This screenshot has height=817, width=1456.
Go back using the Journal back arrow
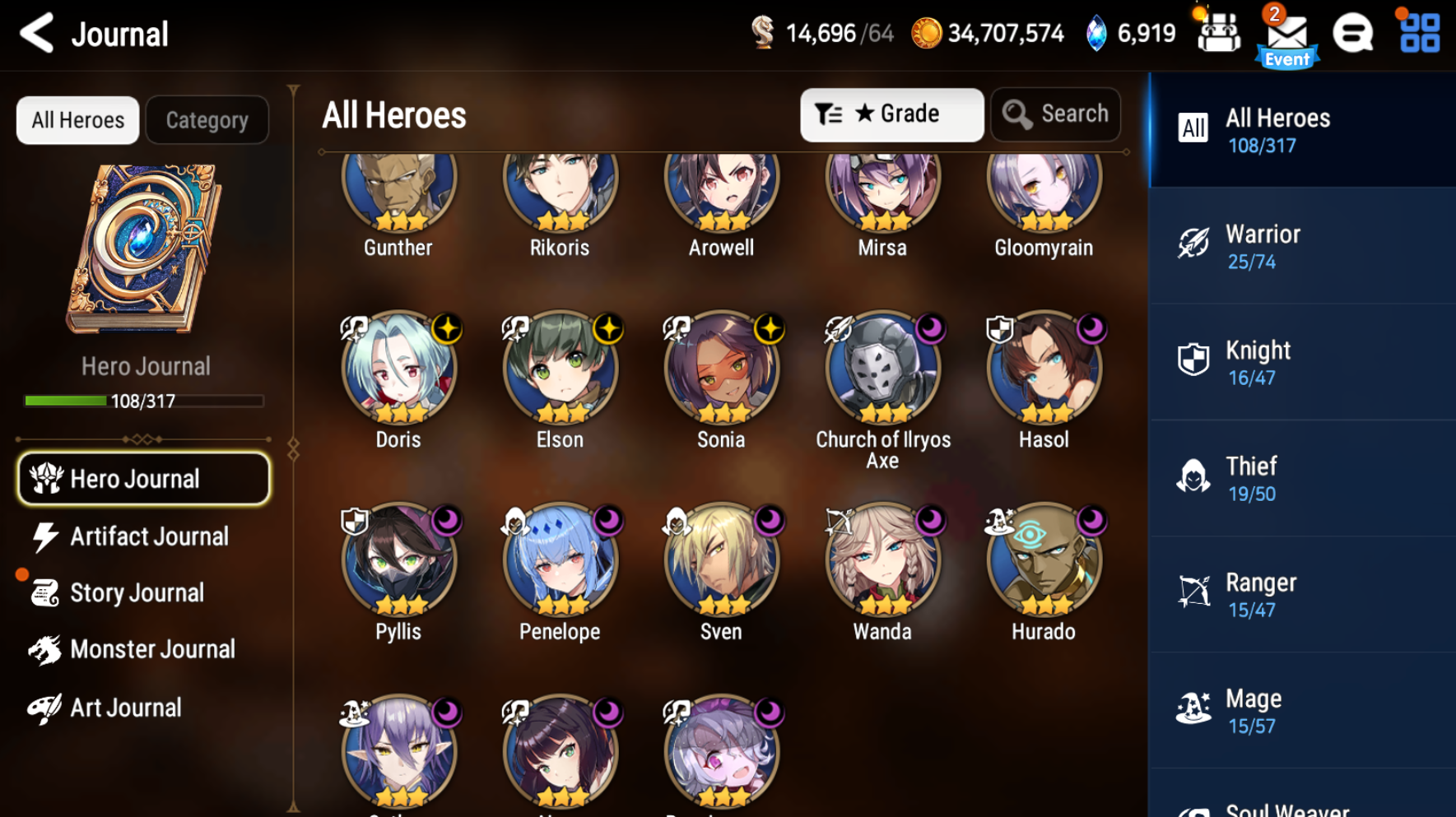point(35,34)
